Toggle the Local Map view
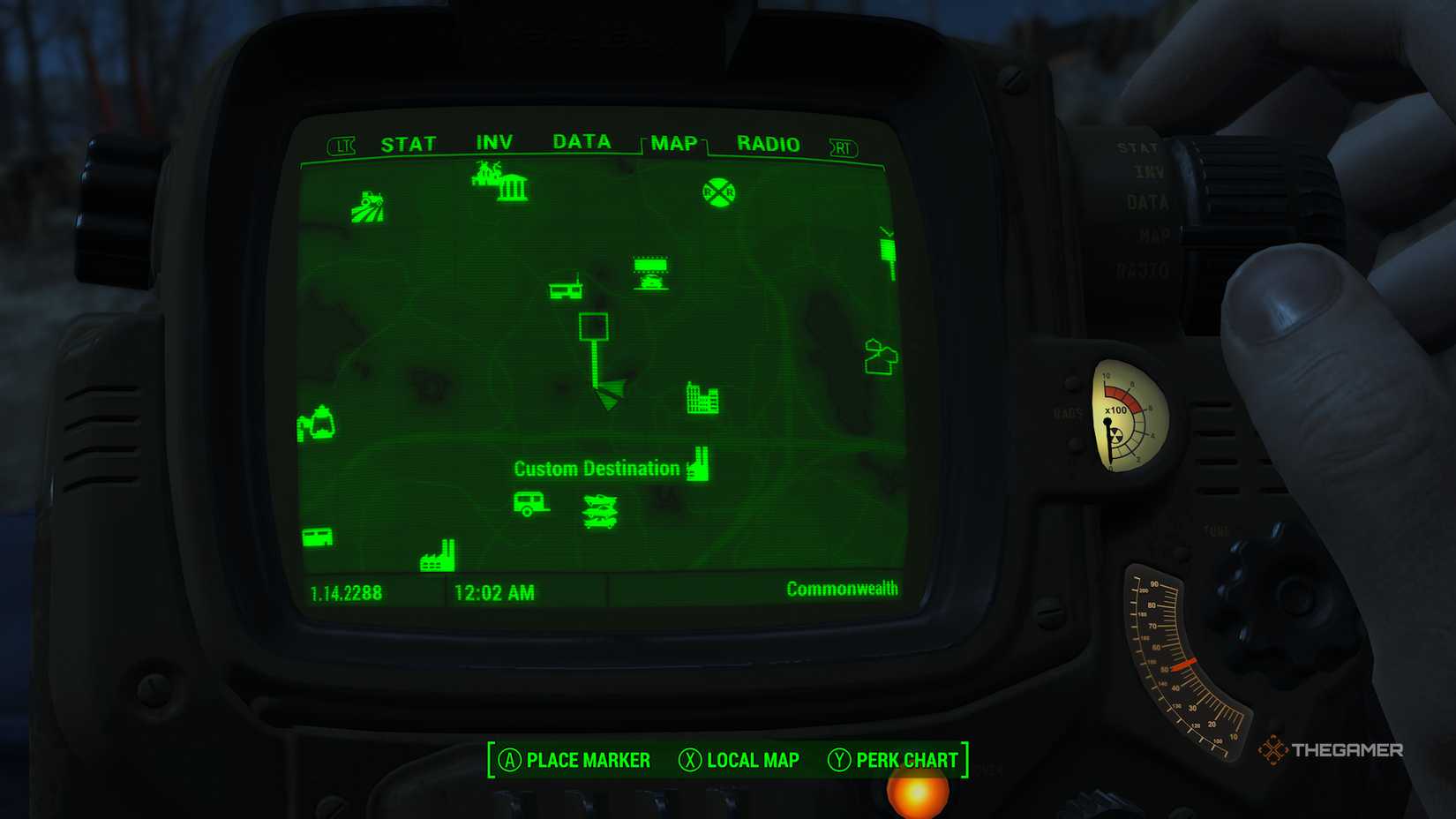This screenshot has height=819, width=1456. click(743, 760)
